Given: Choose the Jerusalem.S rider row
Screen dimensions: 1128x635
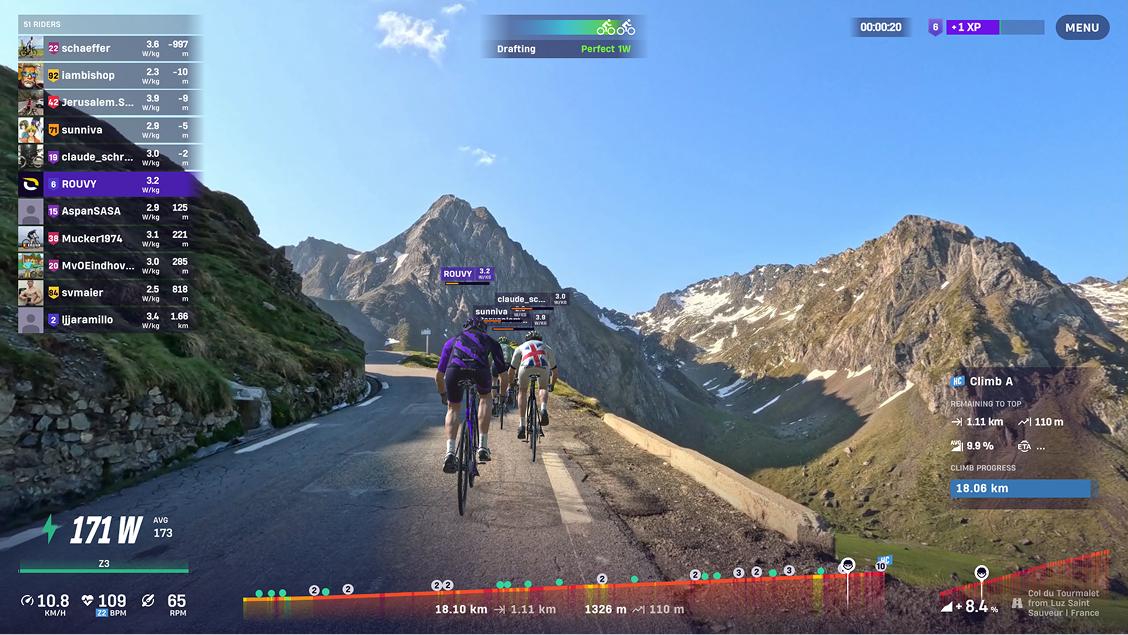Looking at the screenshot, I should (x=110, y=102).
